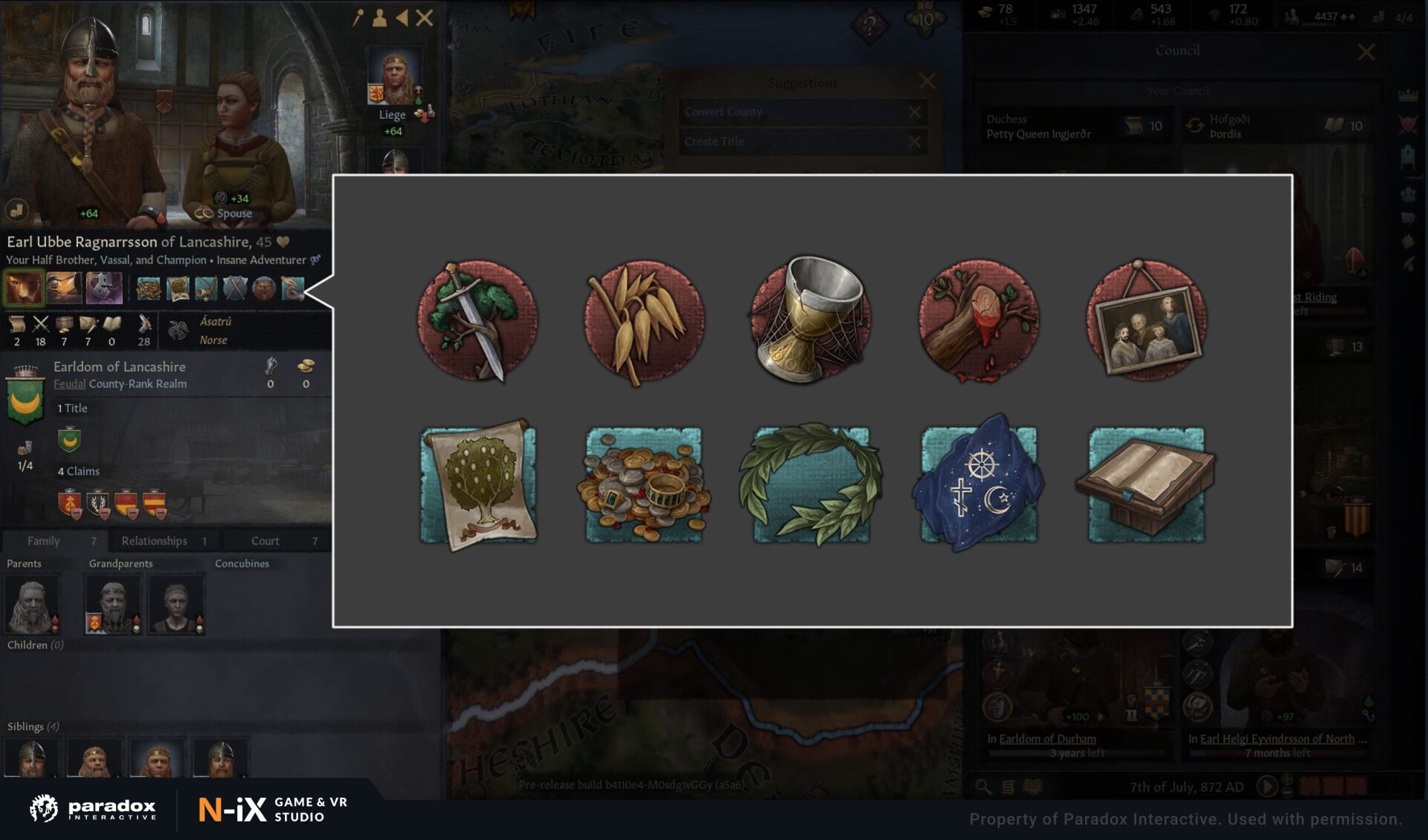
Task: Select the family tree scroll icon
Action: [x=478, y=485]
